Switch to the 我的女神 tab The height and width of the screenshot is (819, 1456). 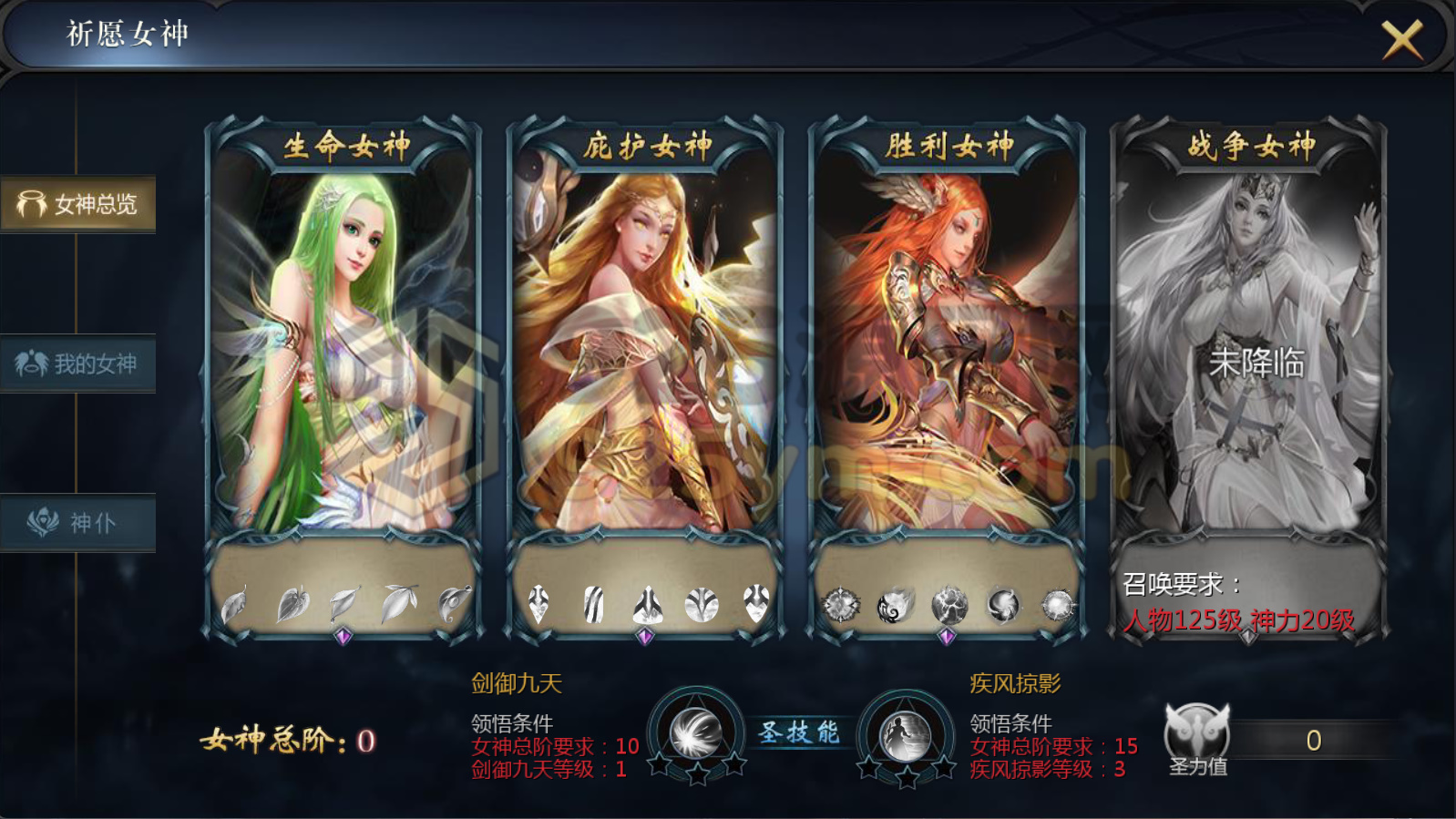click(x=78, y=363)
